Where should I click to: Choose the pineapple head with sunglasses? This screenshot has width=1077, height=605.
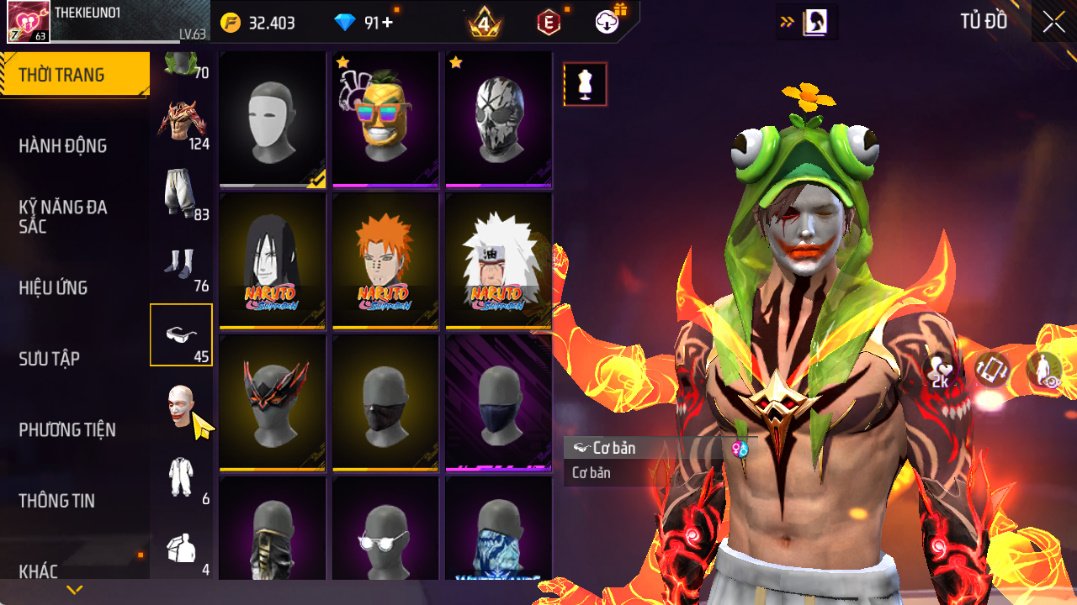[x=385, y=119]
